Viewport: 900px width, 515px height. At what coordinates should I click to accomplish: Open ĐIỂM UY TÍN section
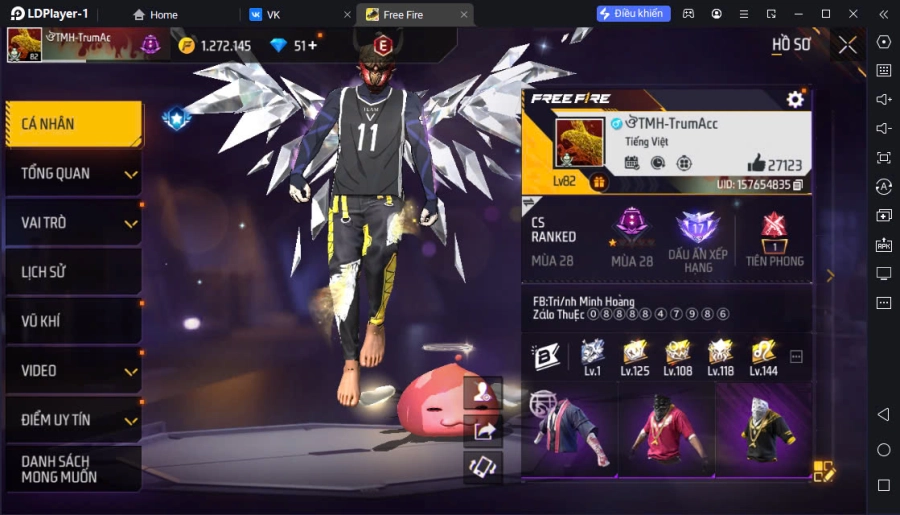coord(73,420)
